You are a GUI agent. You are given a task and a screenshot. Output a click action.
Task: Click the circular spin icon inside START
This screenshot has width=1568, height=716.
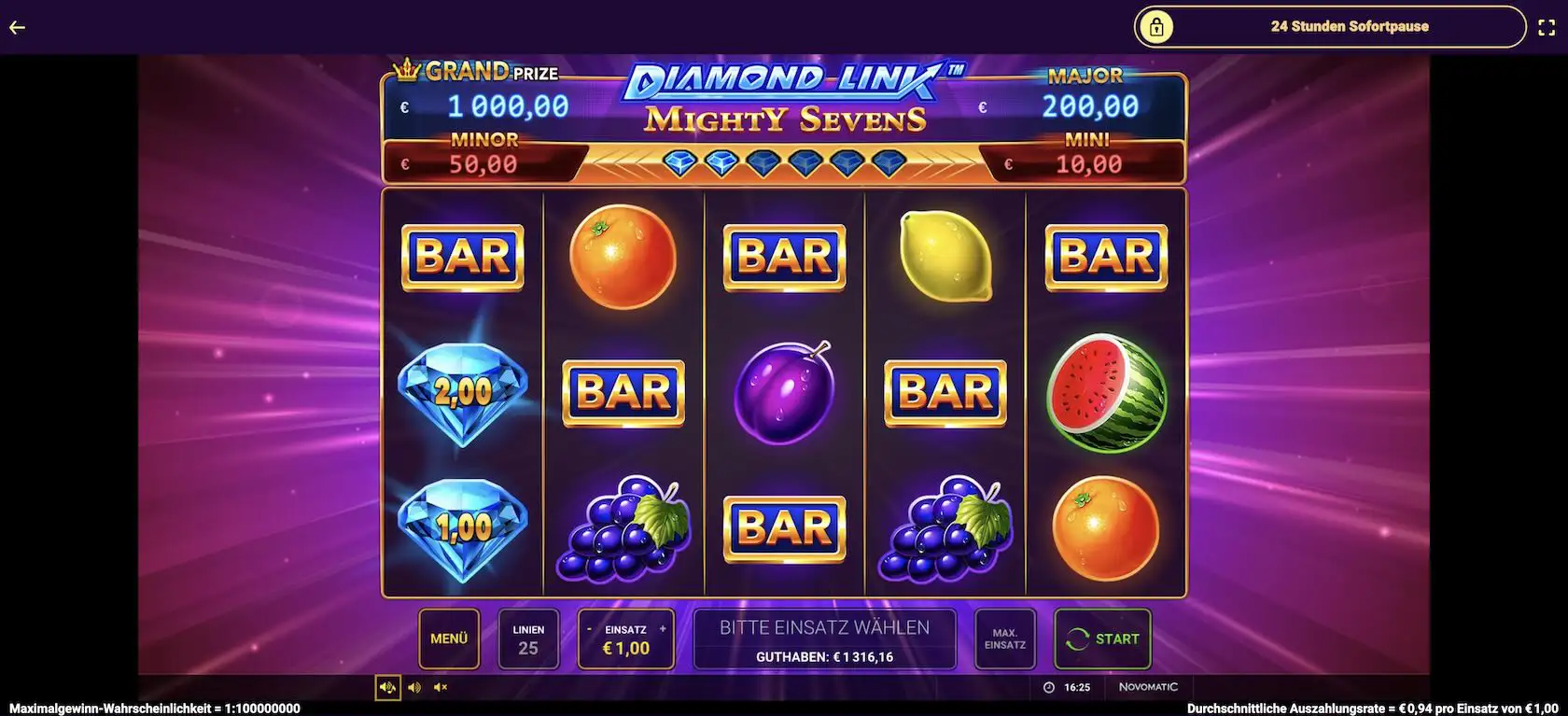point(1076,639)
